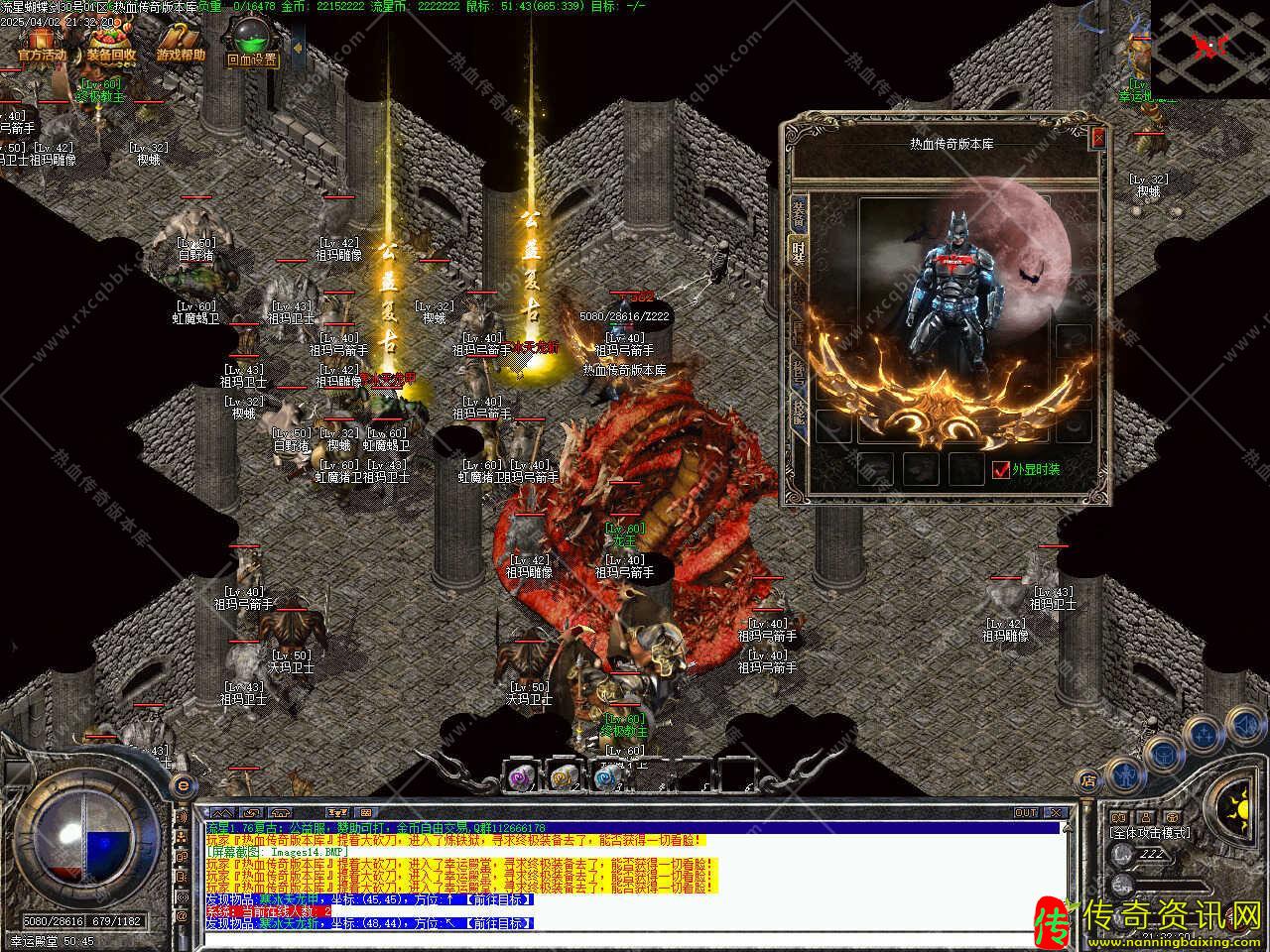Click the minimap in the corner

coord(1209,45)
